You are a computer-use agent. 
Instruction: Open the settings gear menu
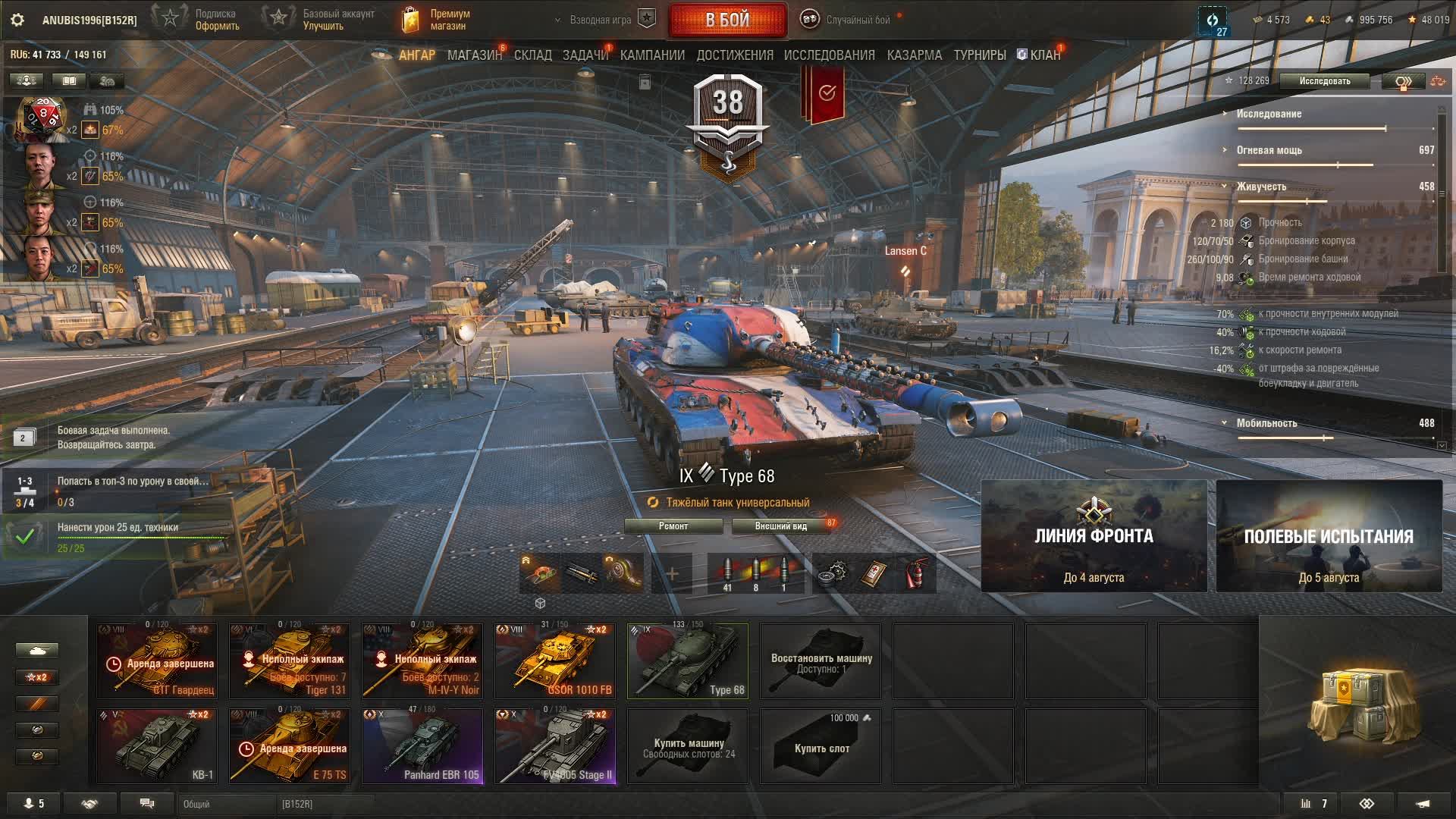(x=17, y=20)
